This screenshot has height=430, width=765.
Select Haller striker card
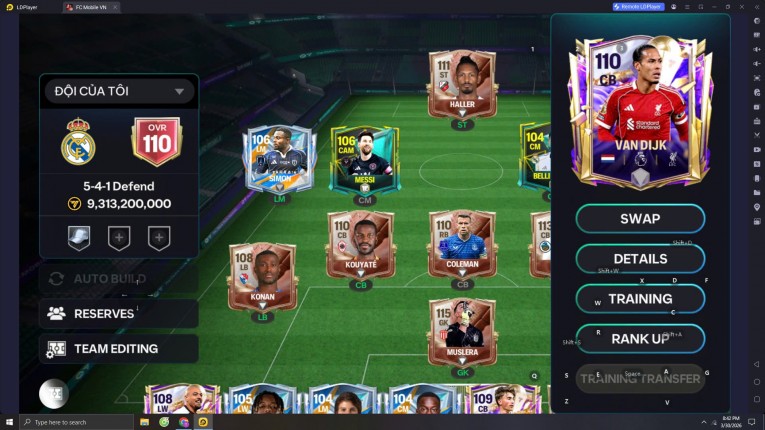pyautogui.click(x=462, y=87)
